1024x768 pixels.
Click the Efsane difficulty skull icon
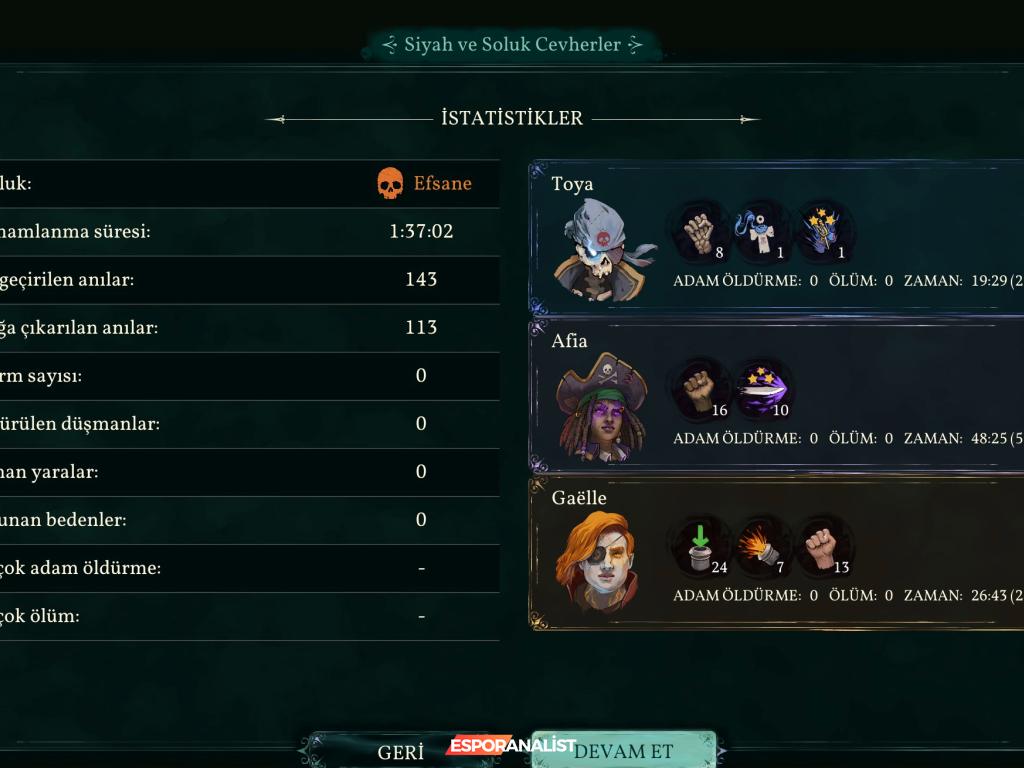tap(390, 184)
